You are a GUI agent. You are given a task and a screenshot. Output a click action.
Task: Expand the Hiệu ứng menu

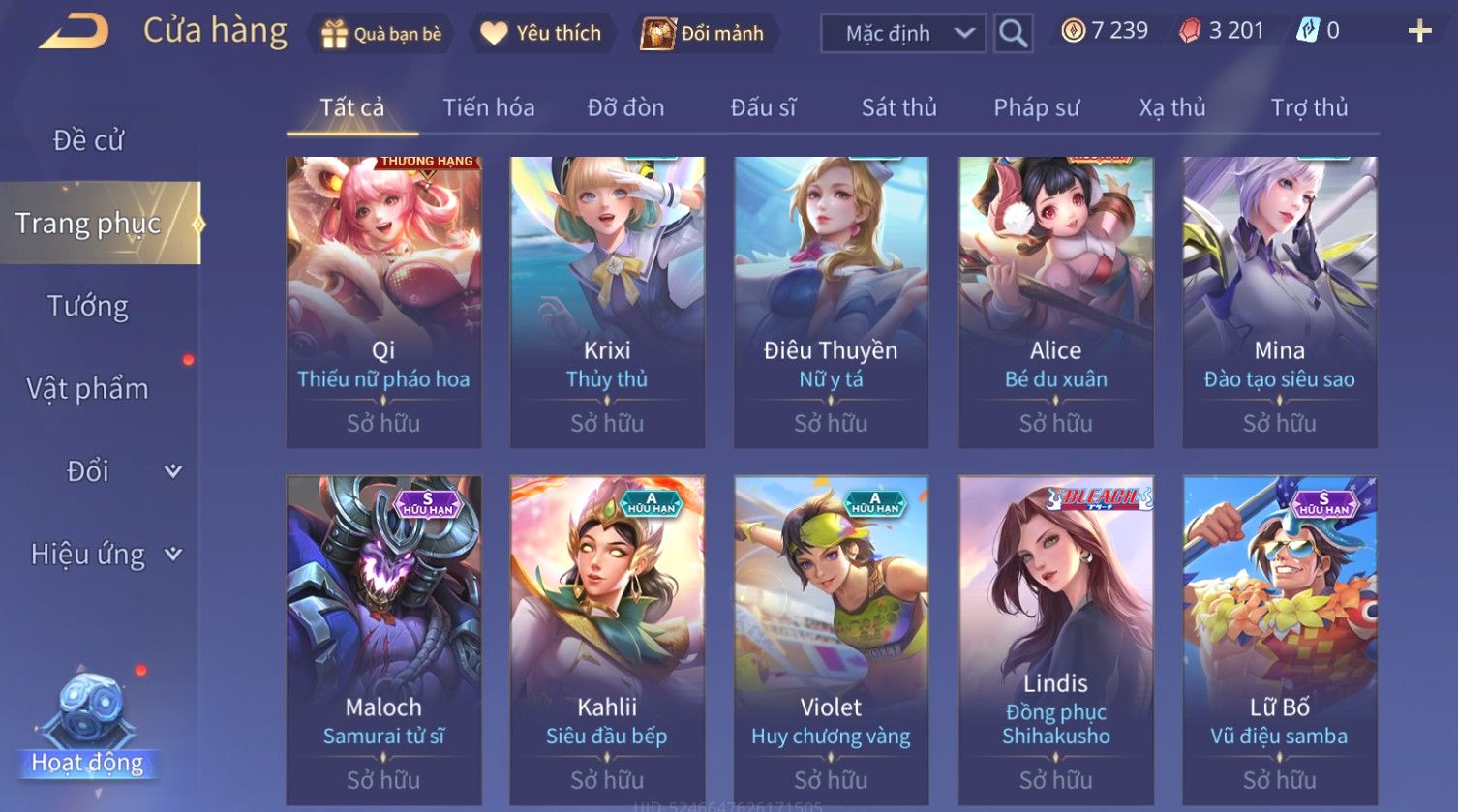[x=105, y=555]
